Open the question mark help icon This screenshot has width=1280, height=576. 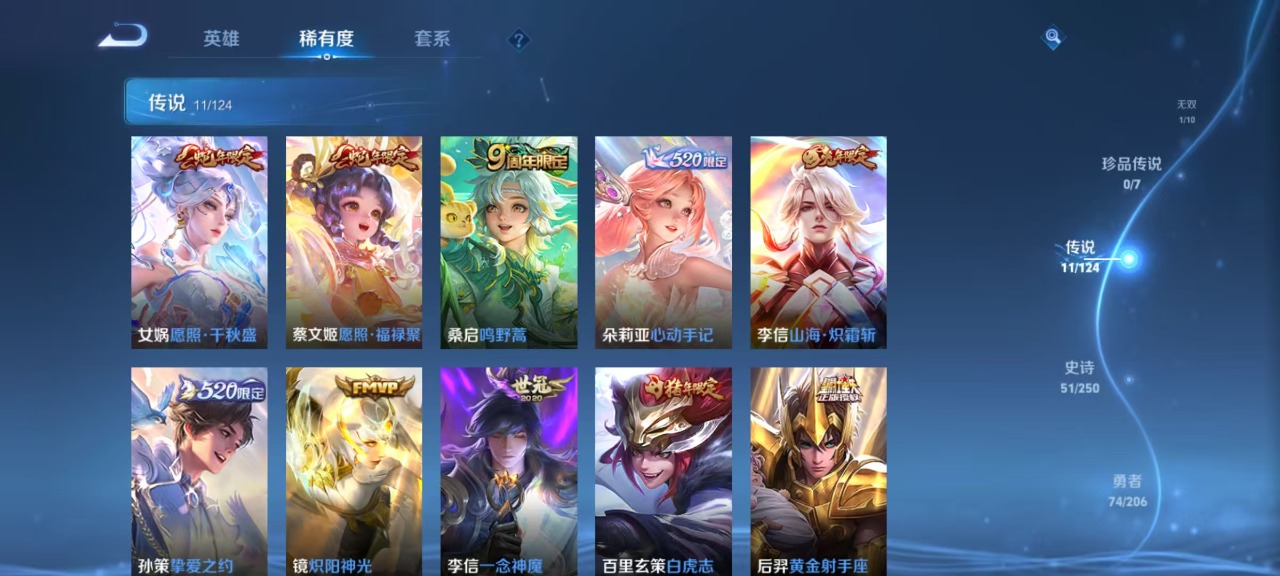(518, 40)
